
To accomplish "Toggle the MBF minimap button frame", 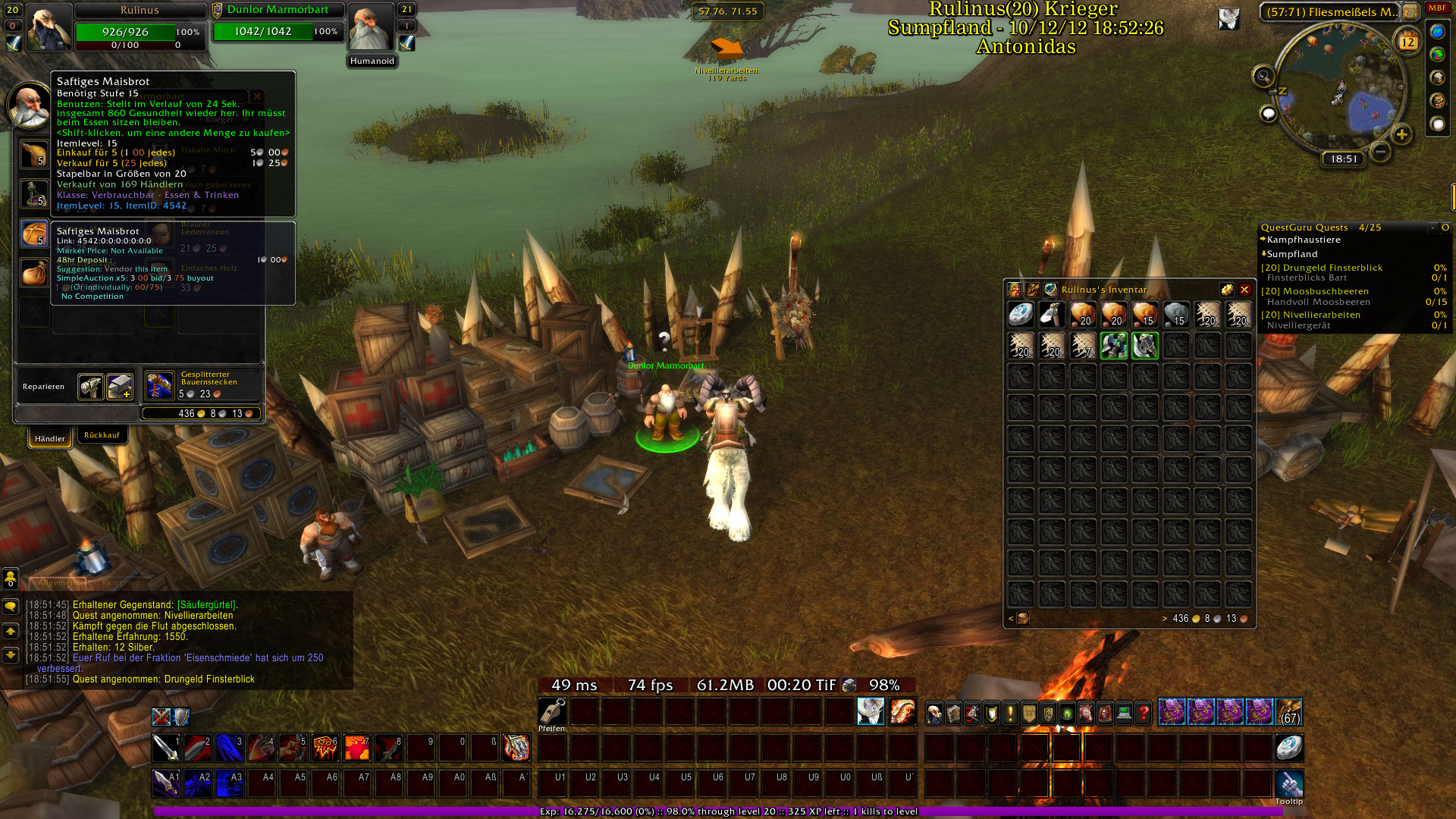I will coord(1437,8).
